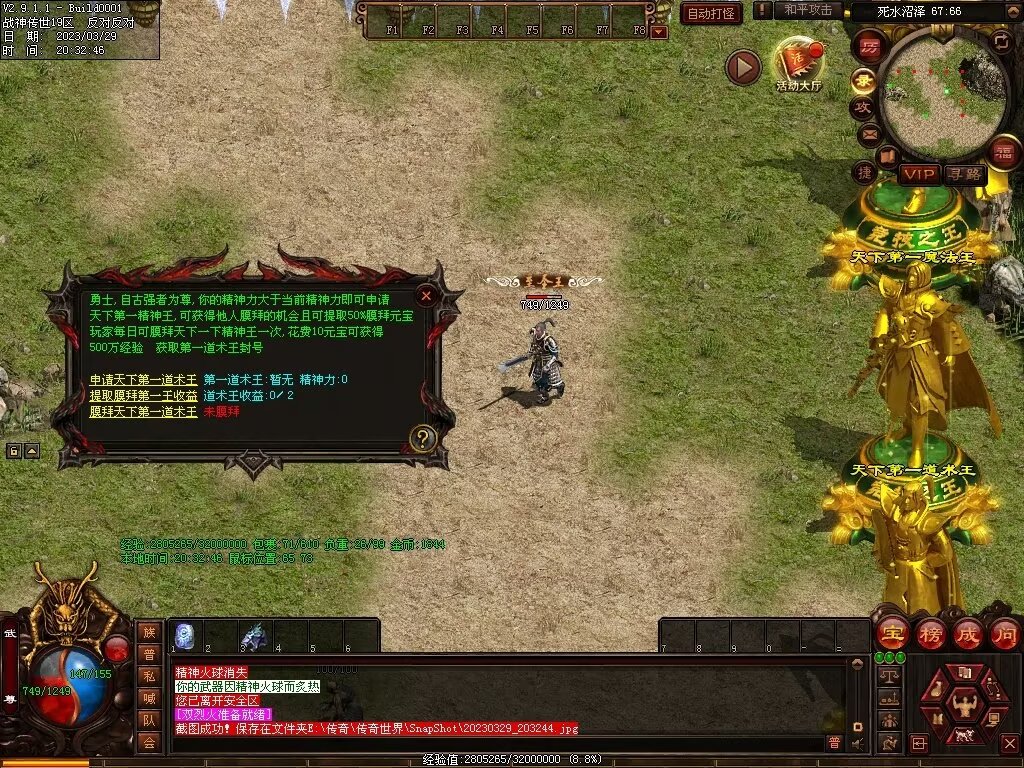Open the 榜 rankings button
Image resolution: width=1024 pixels, height=768 pixels.
[x=931, y=634]
